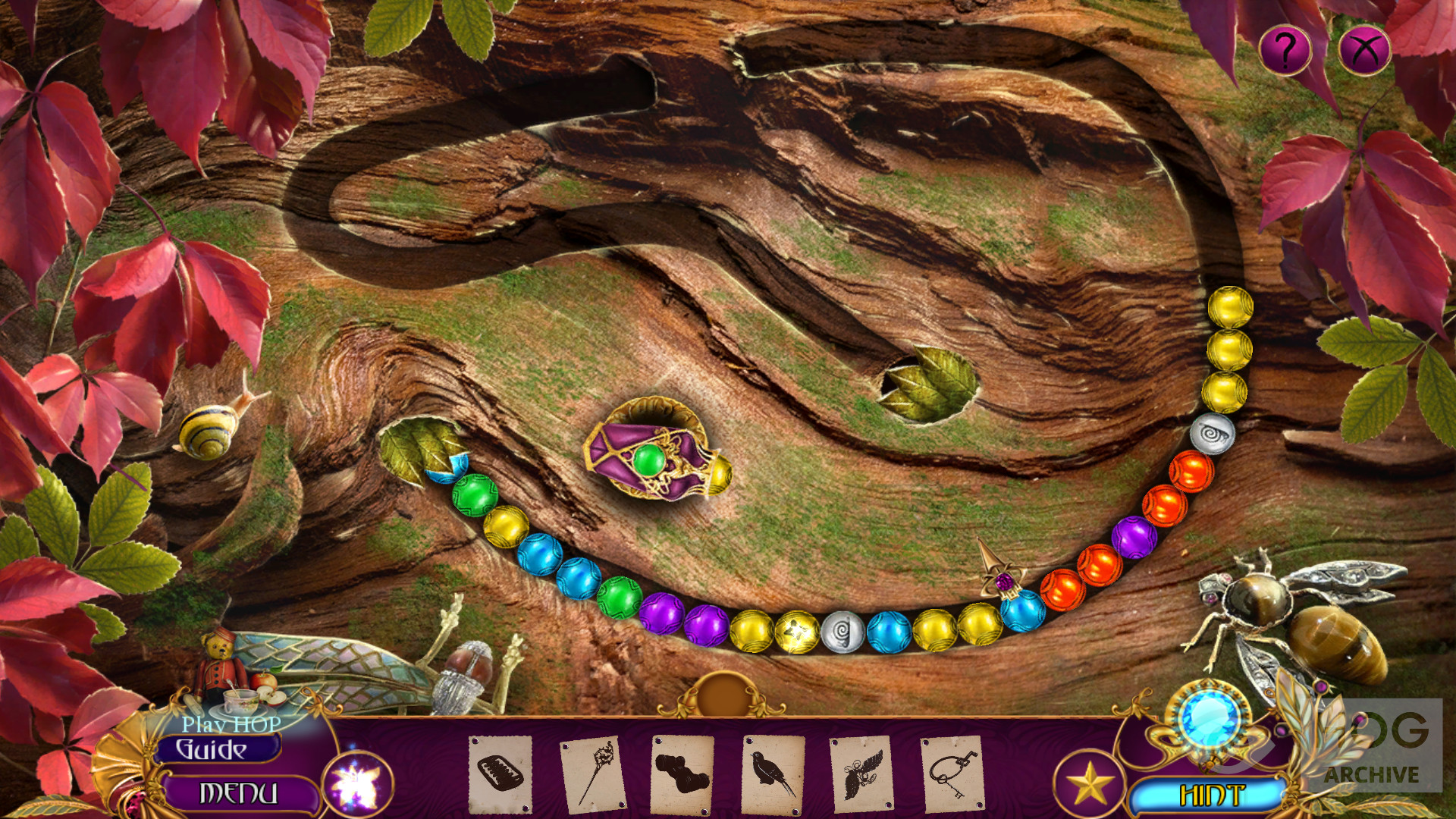Select the hairpin silhouette card
Screen dimensions: 1456x819
coord(592,773)
